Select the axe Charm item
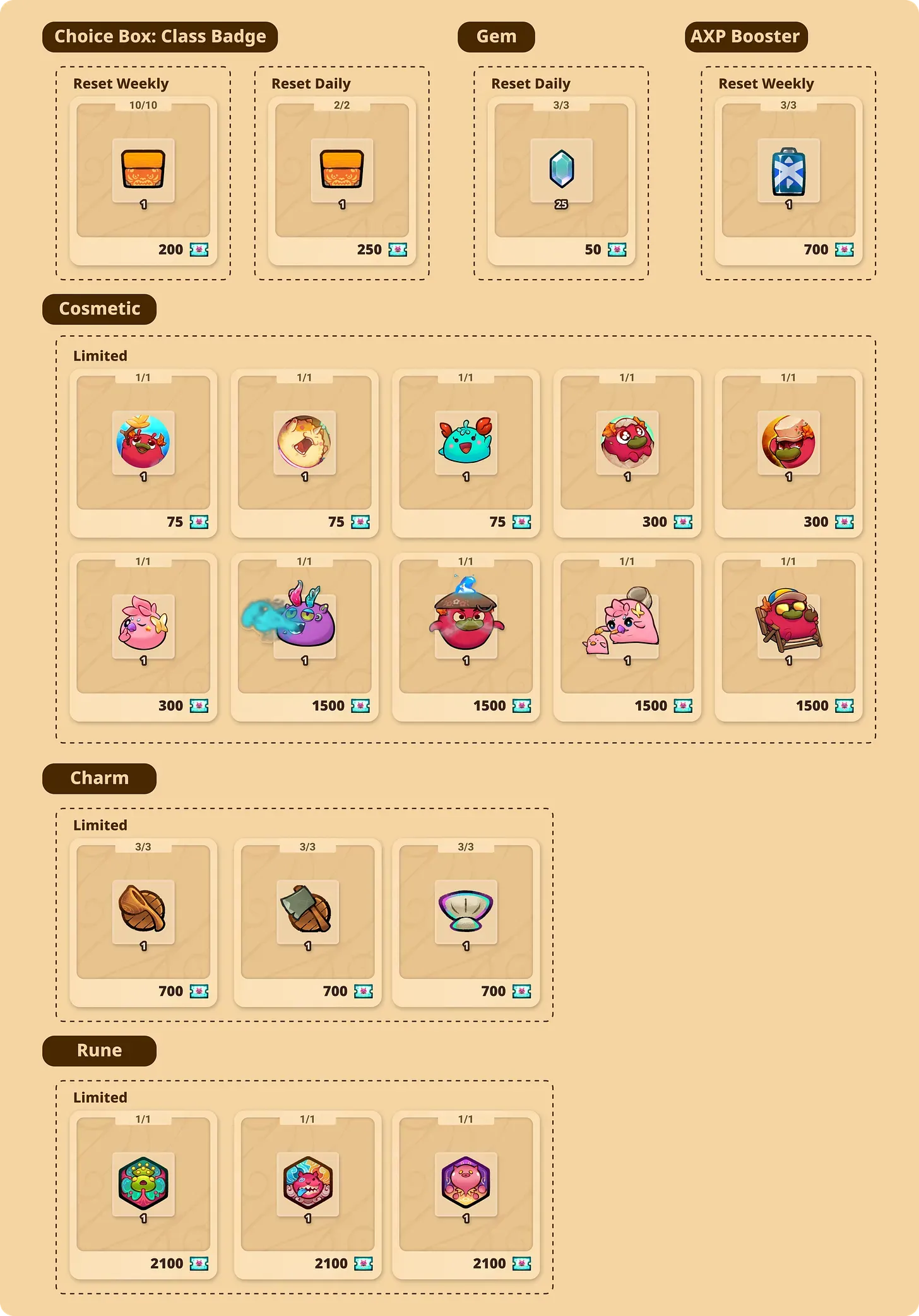 [x=307, y=912]
